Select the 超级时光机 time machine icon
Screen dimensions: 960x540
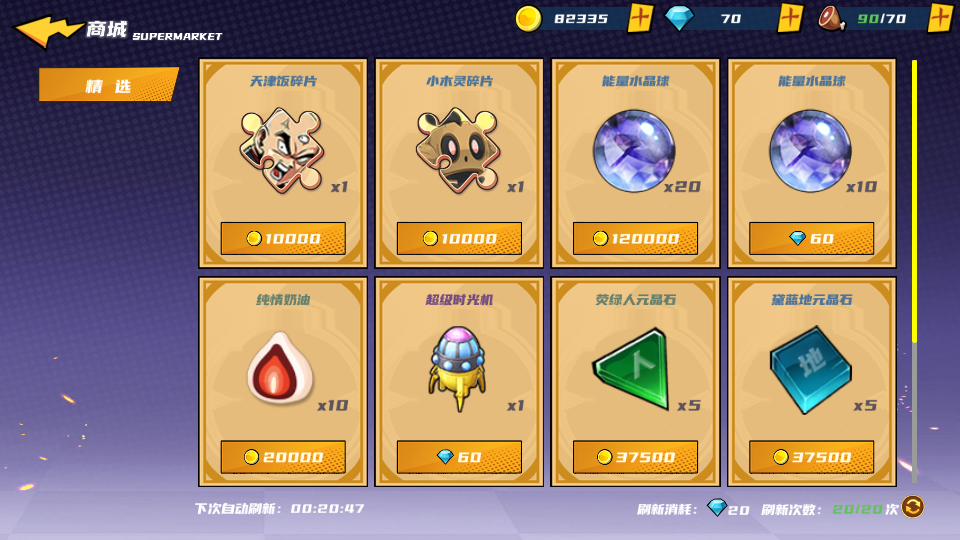(x=457, y=367)
